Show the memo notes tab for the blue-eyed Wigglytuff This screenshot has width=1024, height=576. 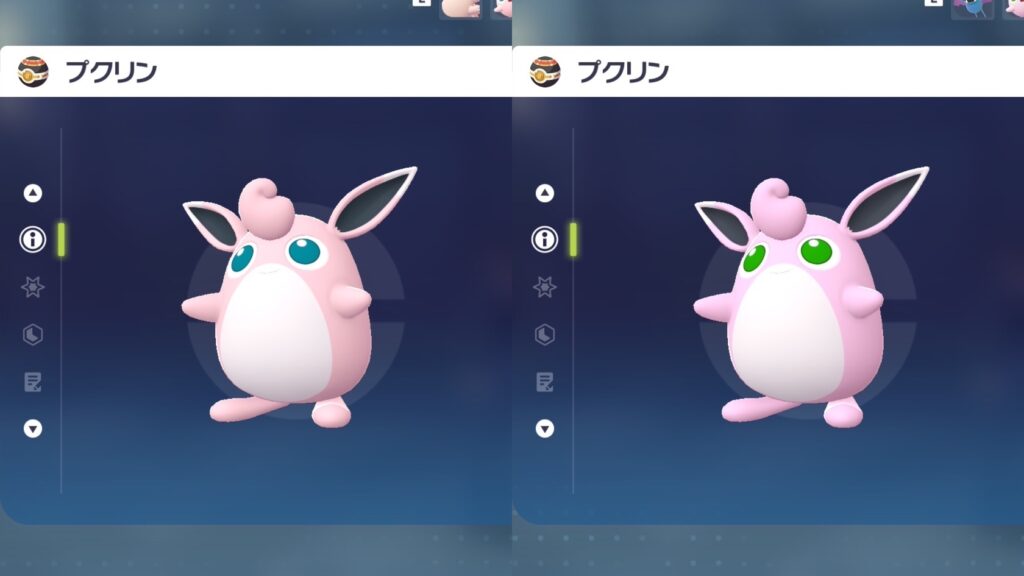pos(33,381)
